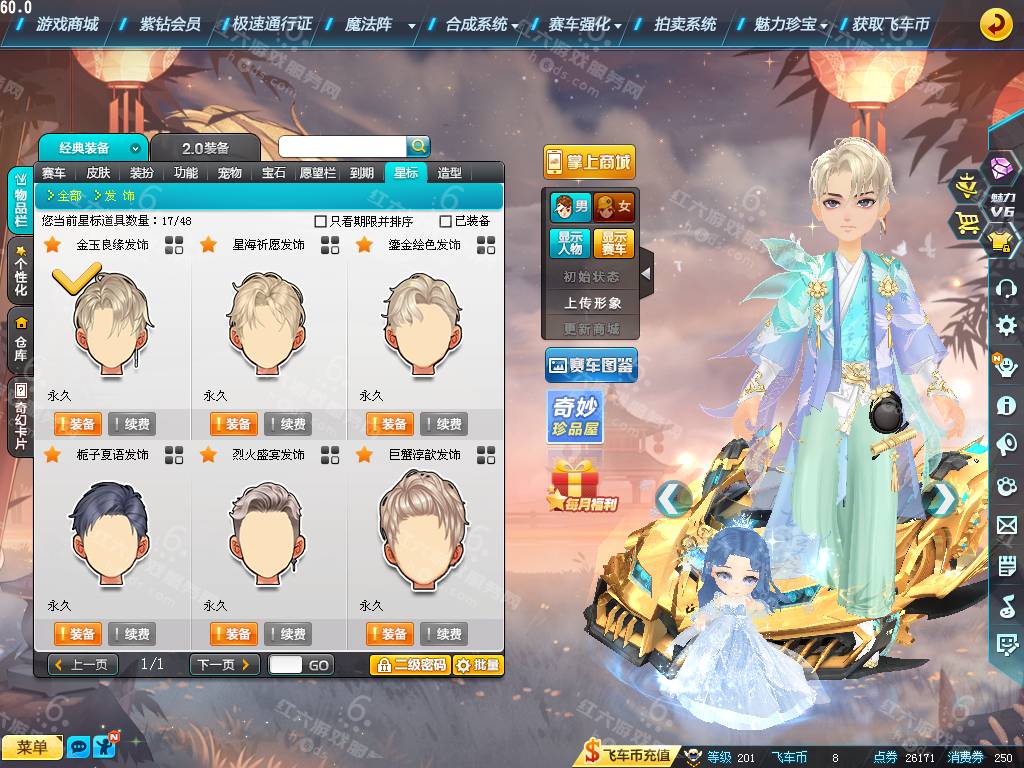
Task: Open the 游戏商城 game mall menu
Action: coord(67,24)
